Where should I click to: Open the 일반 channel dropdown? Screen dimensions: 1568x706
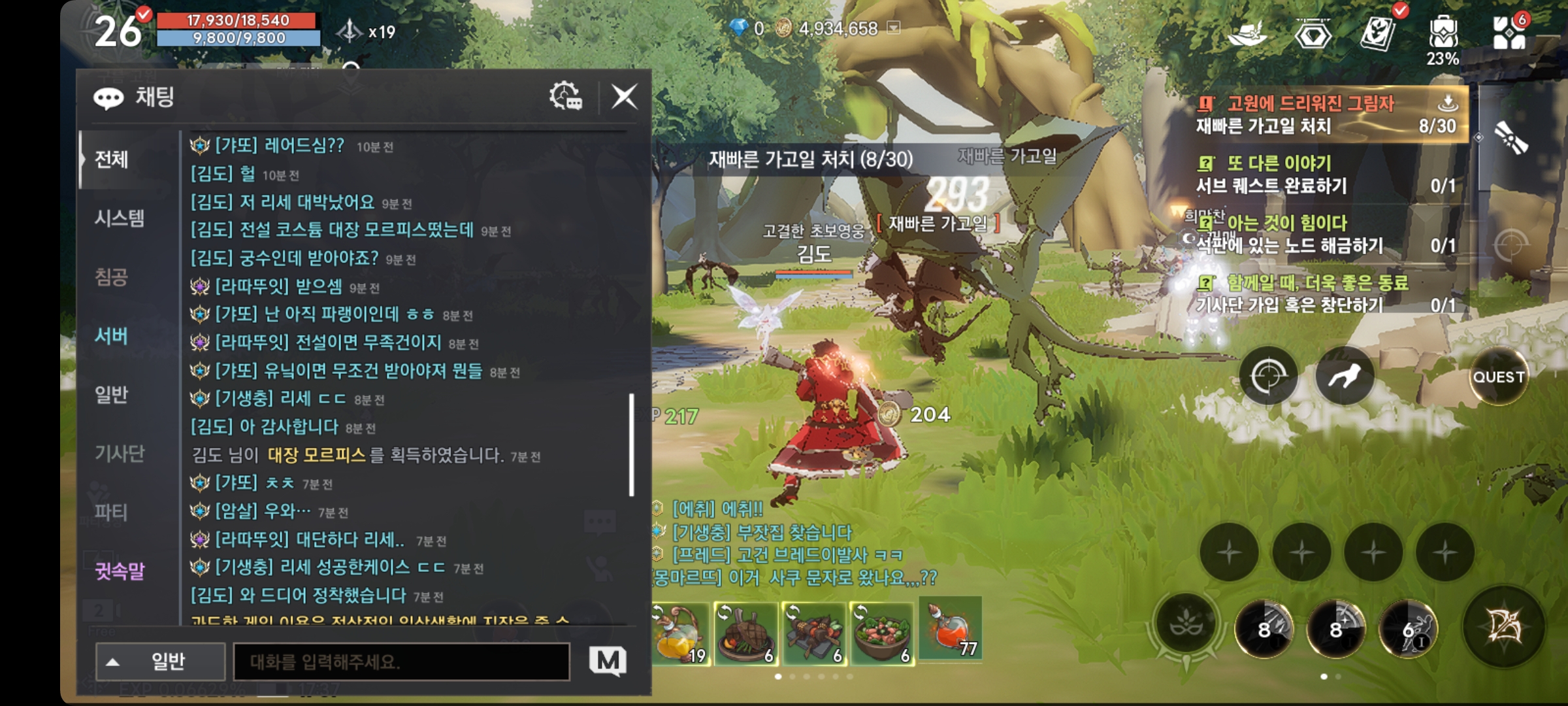[161, 662]
